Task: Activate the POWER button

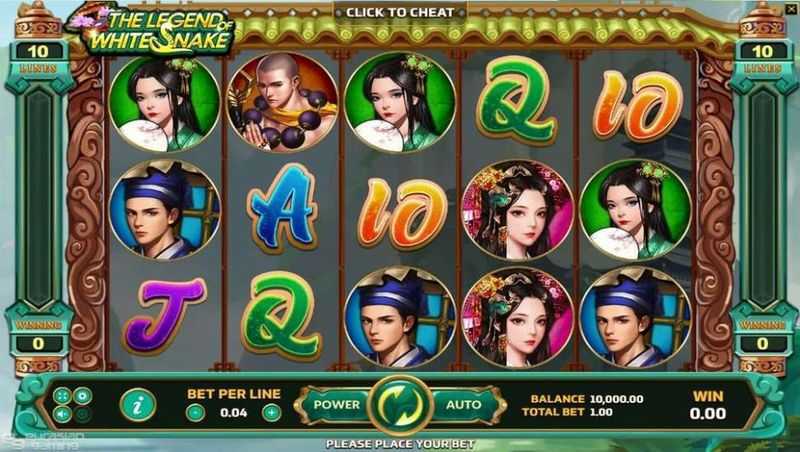Action: [x=336, y=405]
